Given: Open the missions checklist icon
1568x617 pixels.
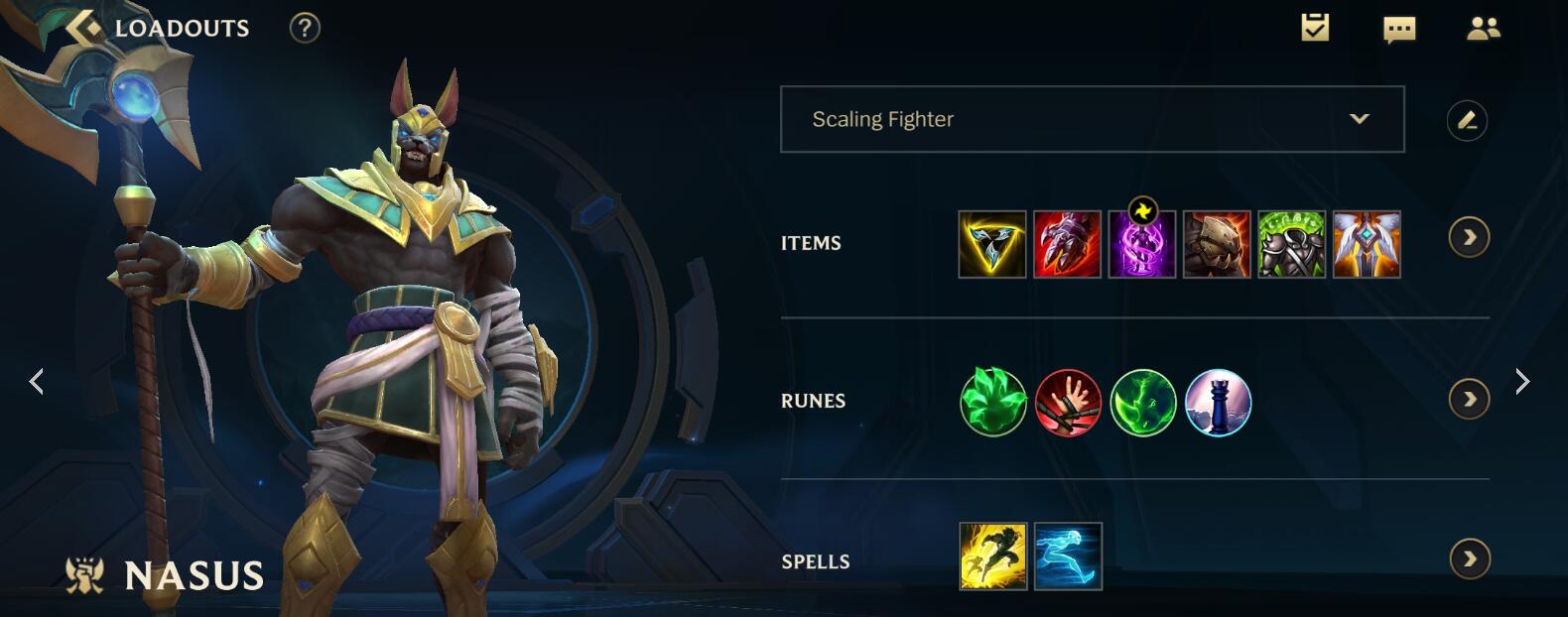Looking at the screenshot, I should pyautogui.click(x=1315, y=28).
